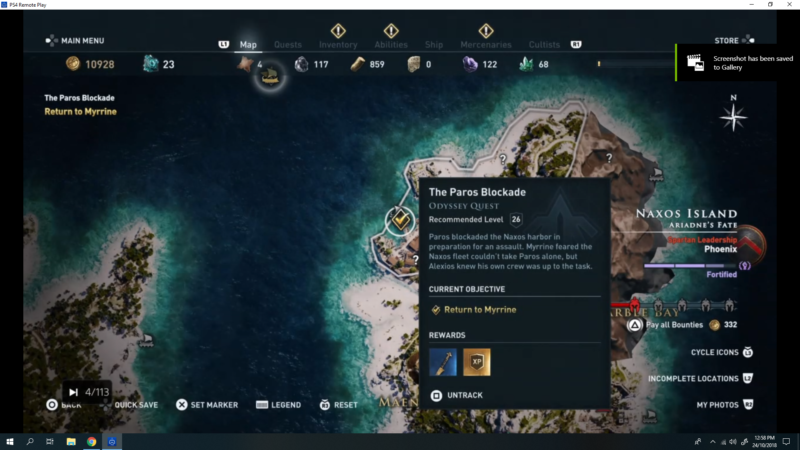Switch to the Quests tab
The width and height of the screenshot is (800, 450).
pyautogui.click(x=288, y=45)
